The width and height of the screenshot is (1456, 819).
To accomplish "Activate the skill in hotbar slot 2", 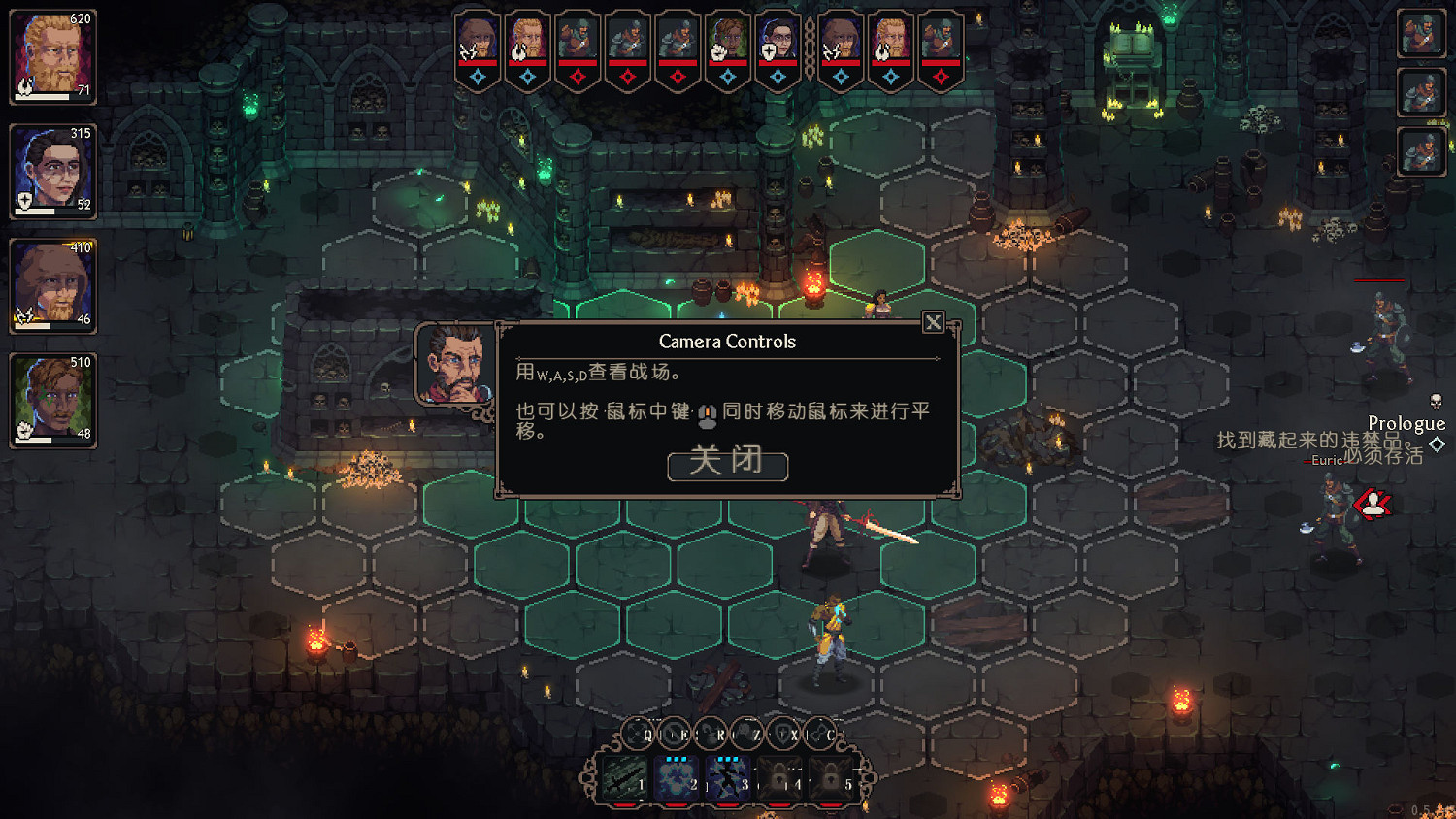I will (678, 778).
